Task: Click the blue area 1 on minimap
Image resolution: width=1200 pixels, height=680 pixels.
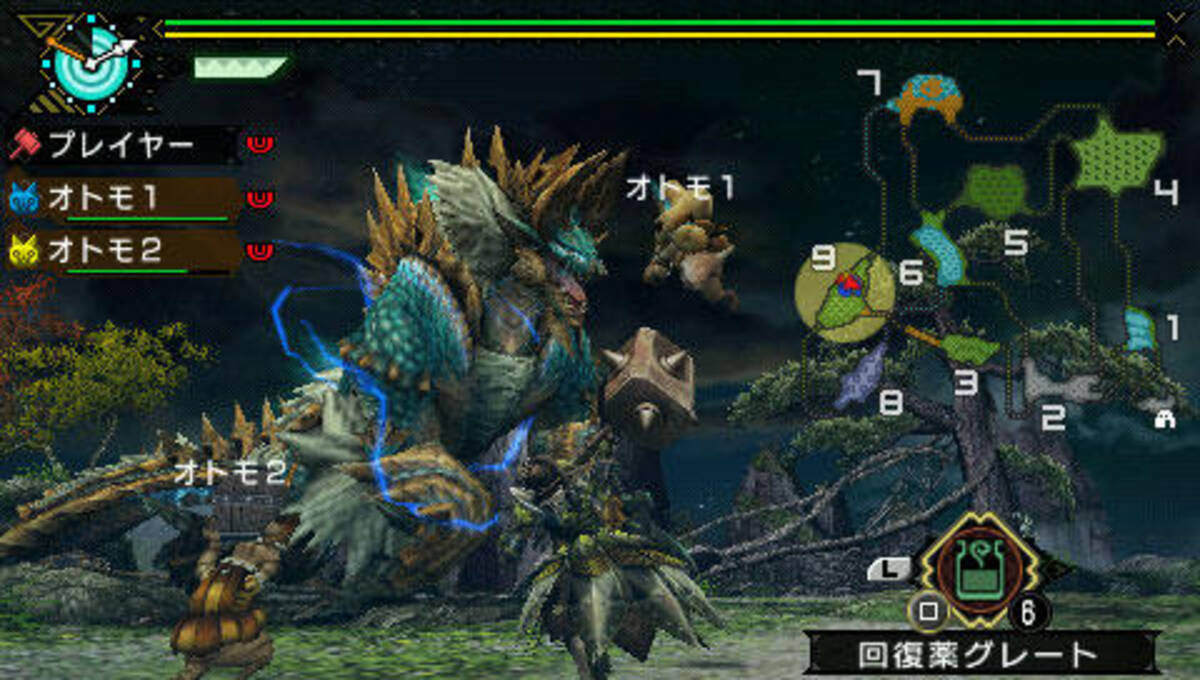Action: point(1139,329)
